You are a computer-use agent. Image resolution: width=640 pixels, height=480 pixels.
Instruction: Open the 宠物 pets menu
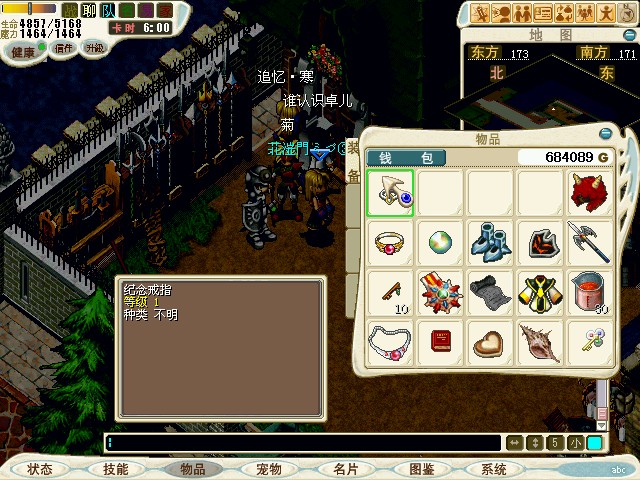269,469
